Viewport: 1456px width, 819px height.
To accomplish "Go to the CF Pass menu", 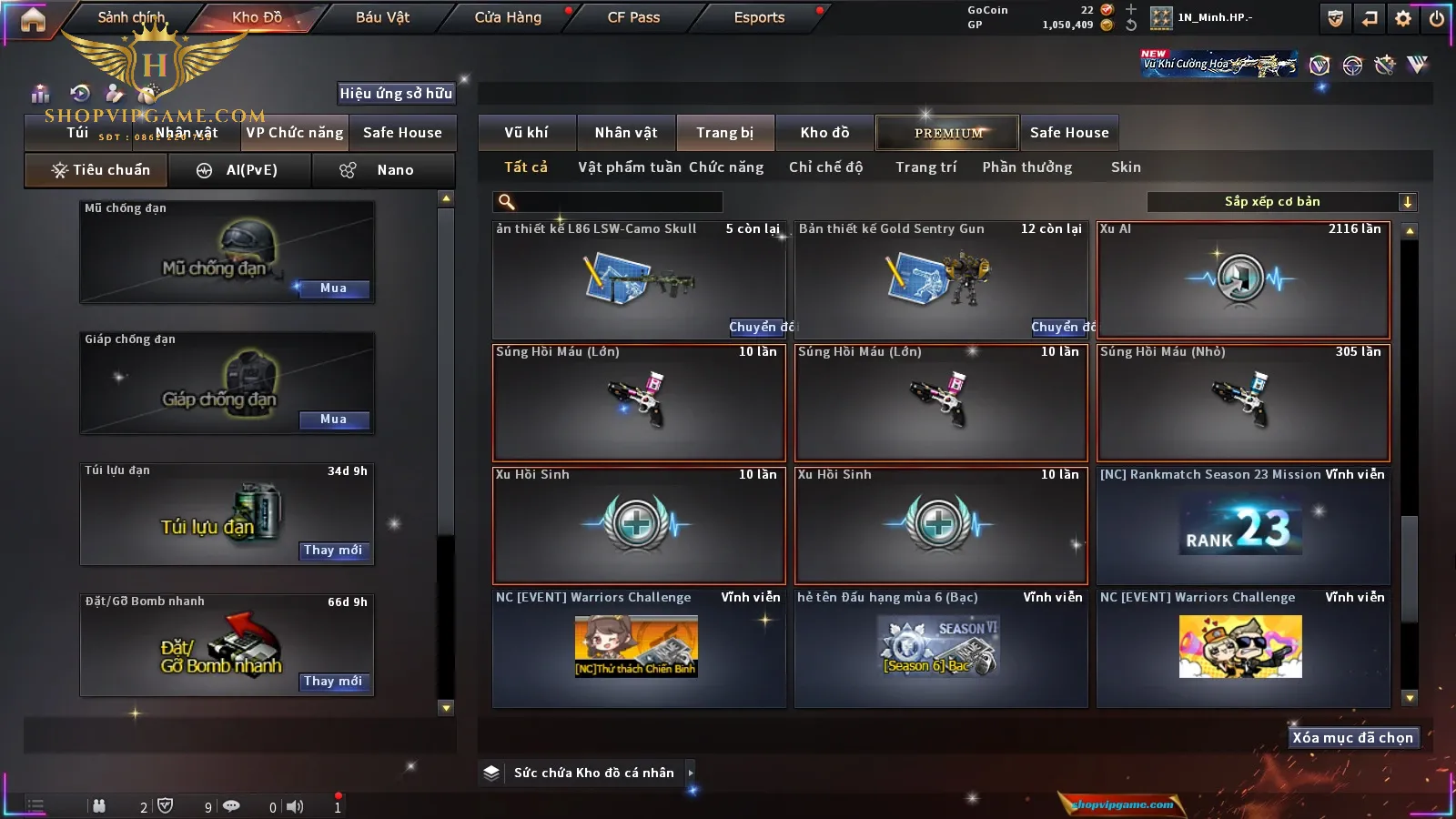I will click(633, 17).
